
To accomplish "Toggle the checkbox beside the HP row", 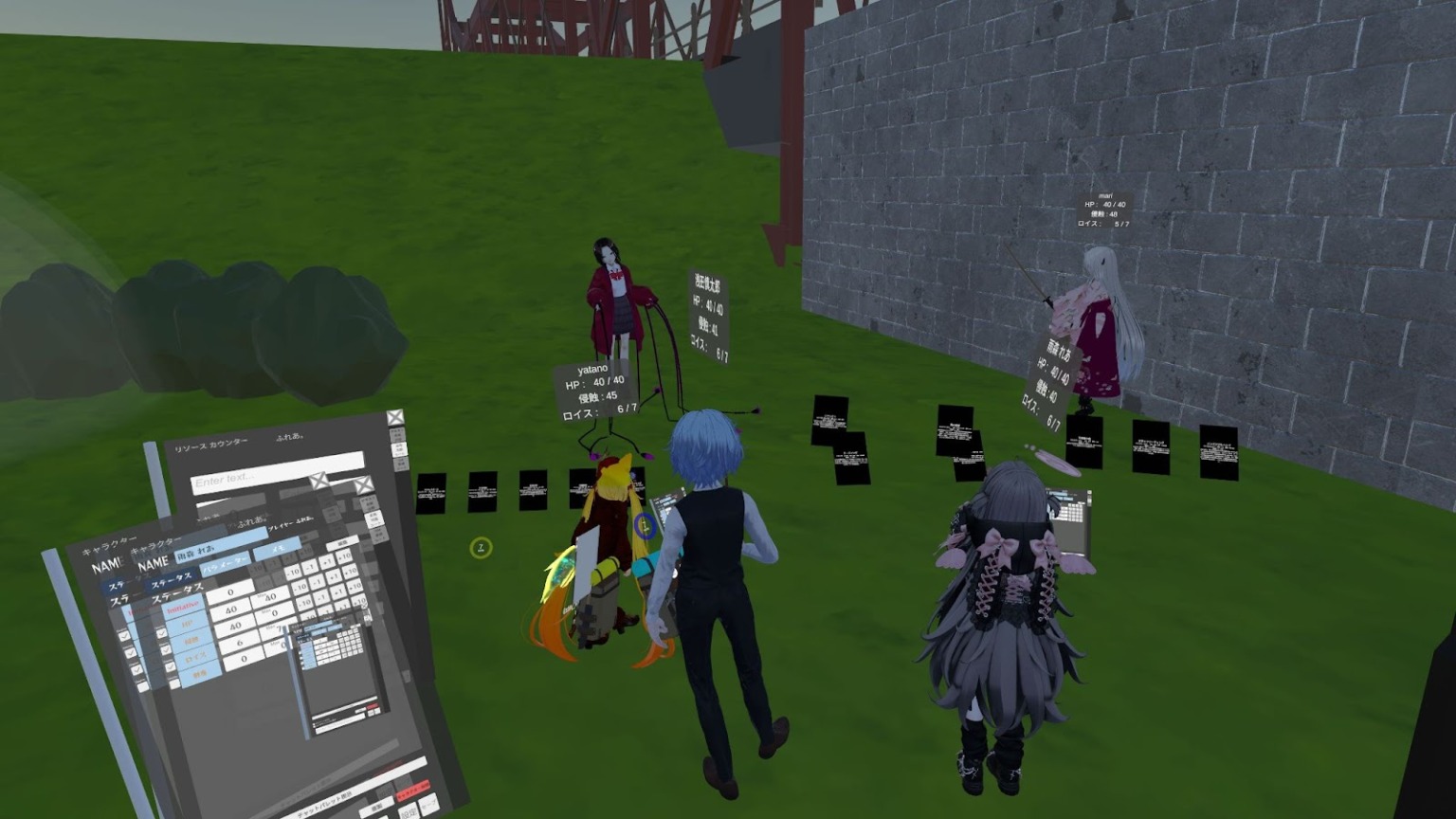I will (x=162, y=631).
